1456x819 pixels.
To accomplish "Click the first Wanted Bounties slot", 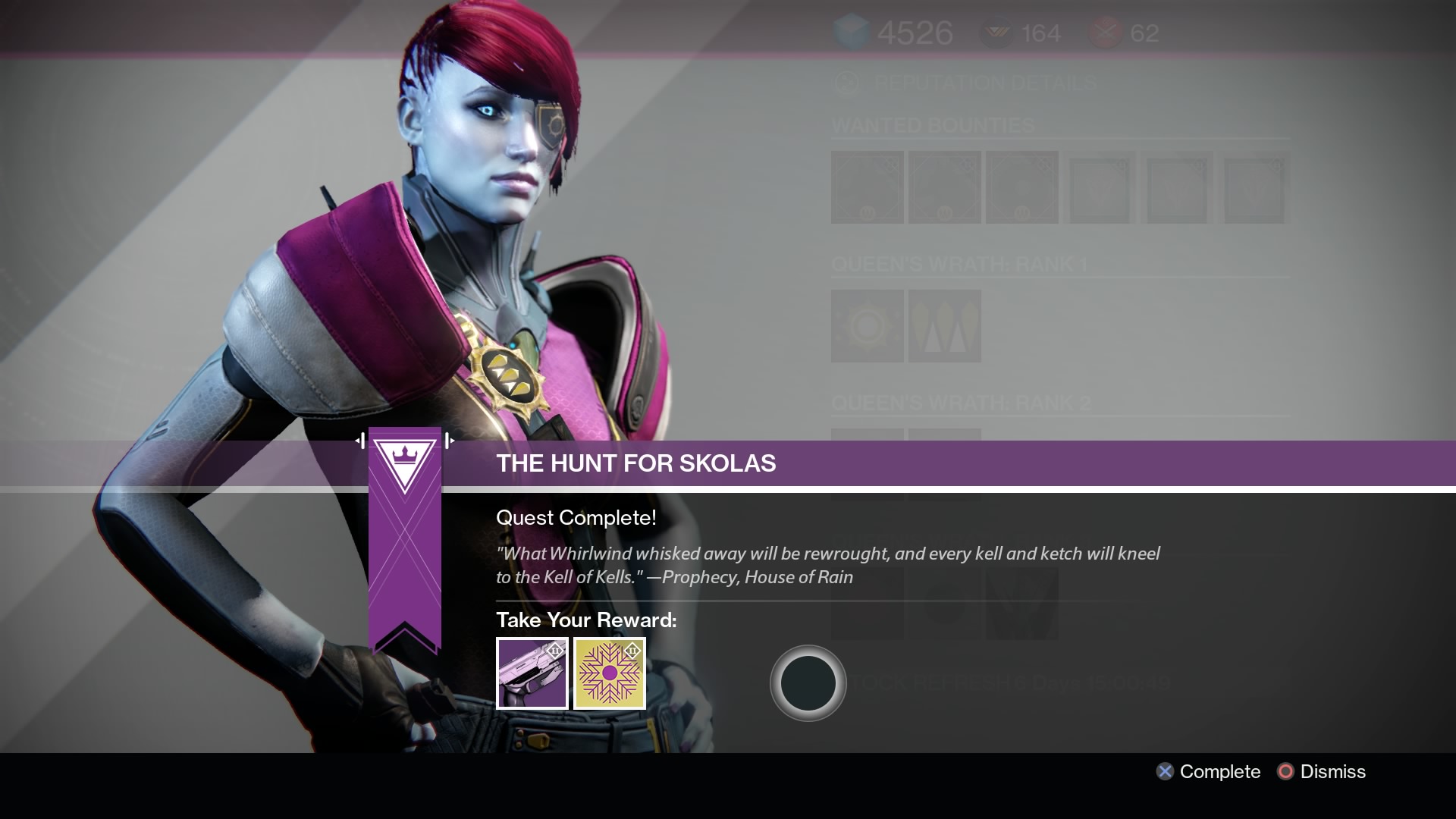I will tap(868, 187).
